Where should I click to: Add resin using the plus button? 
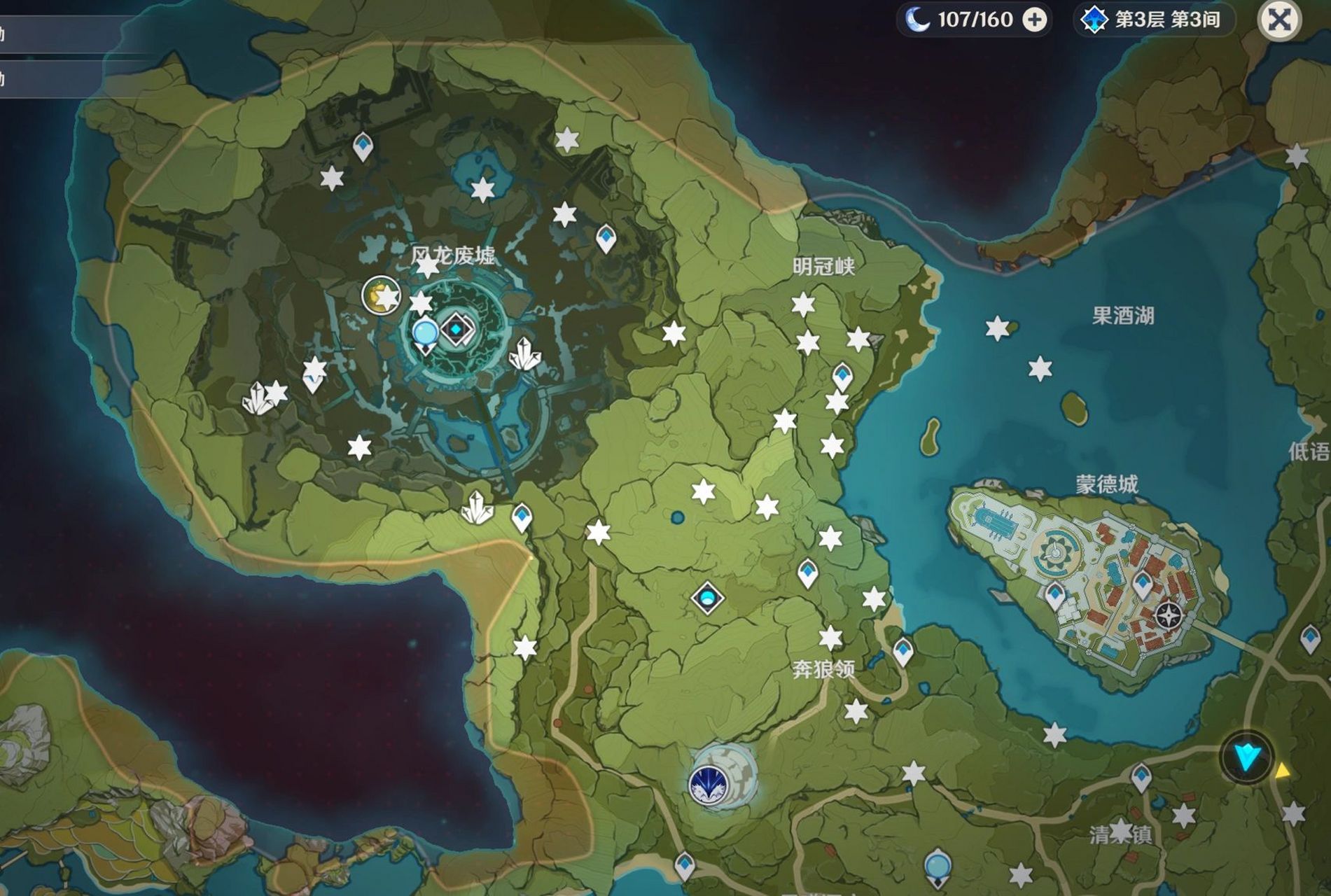coord(1035,20)
